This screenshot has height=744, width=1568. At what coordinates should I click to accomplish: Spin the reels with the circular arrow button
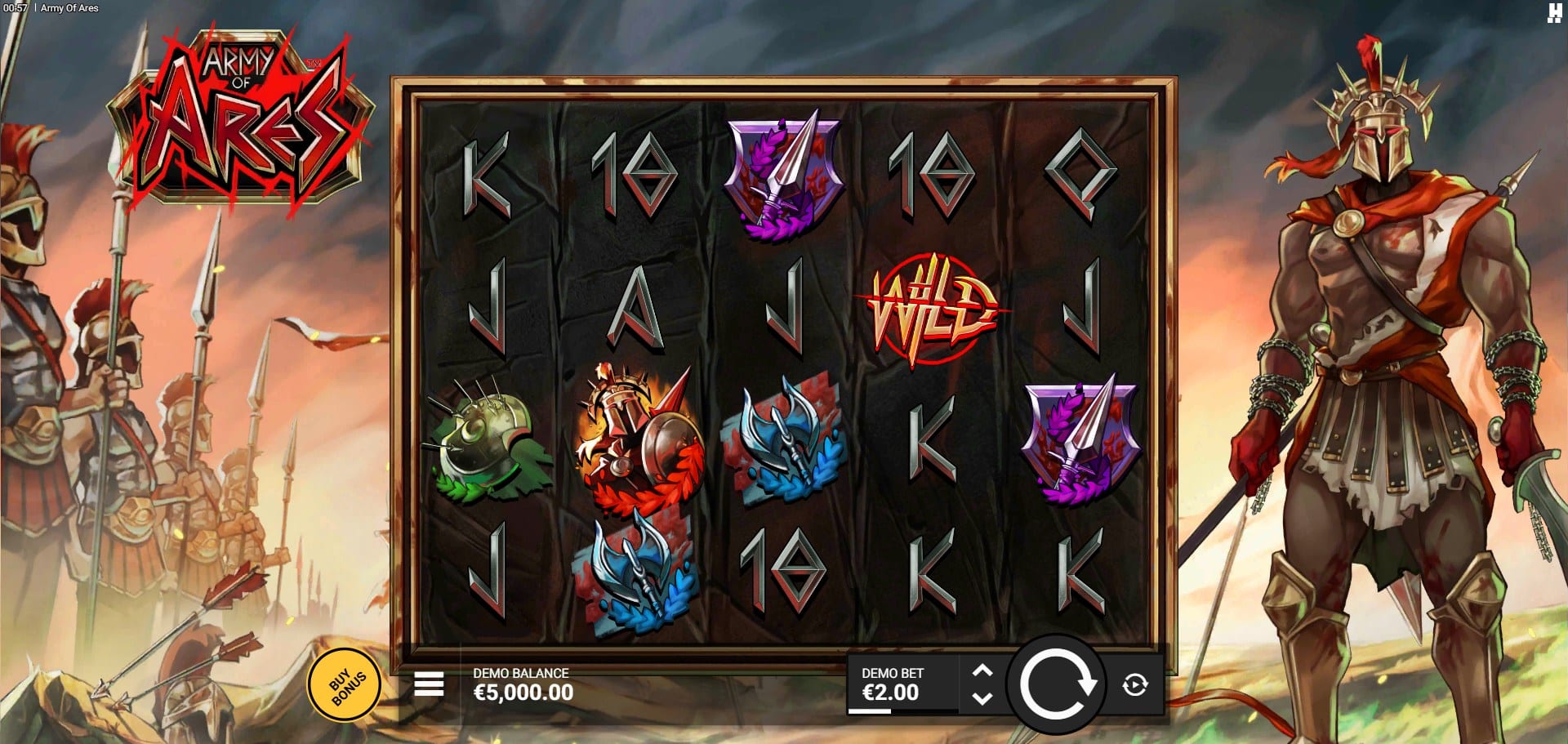pos(1057,684)
